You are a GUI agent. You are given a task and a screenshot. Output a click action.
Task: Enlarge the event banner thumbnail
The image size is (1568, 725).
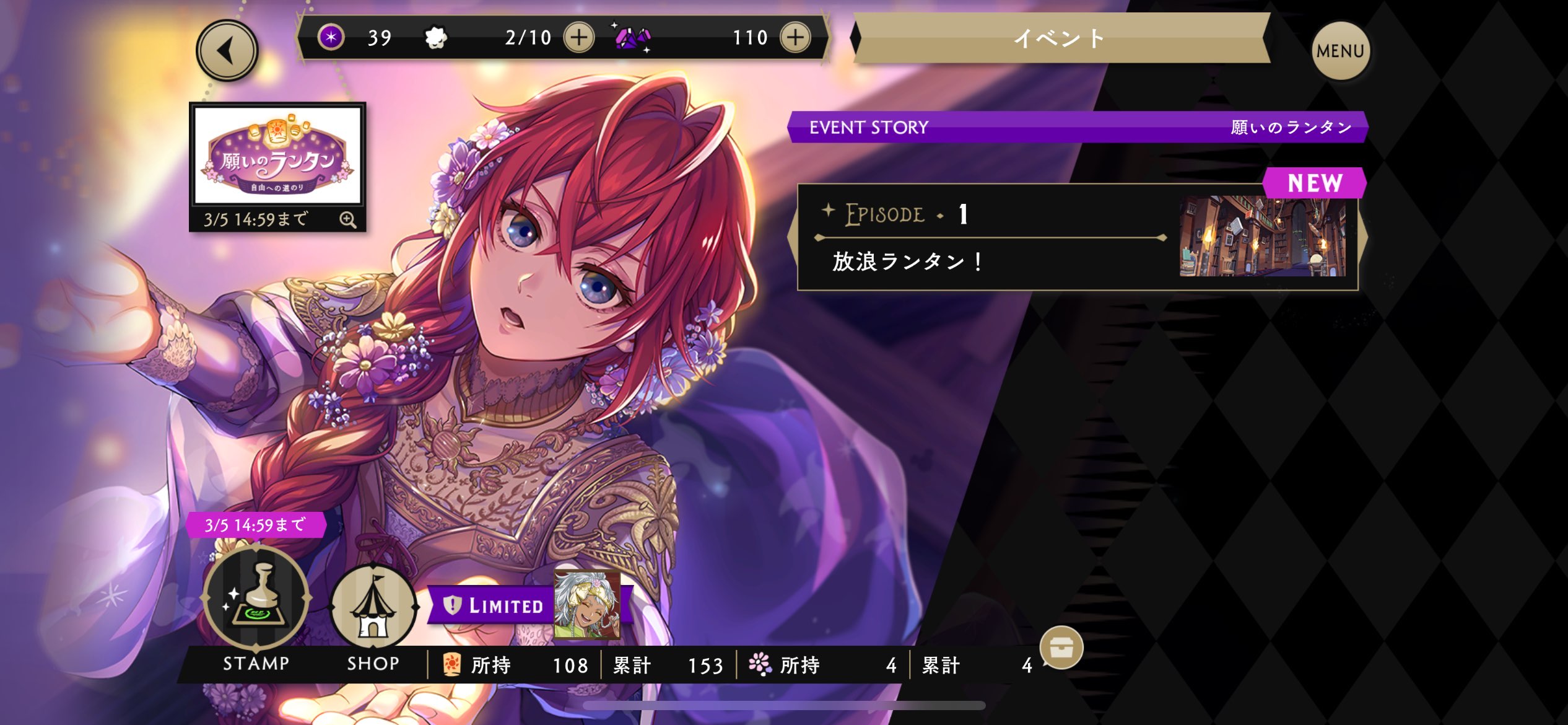[x=347, y=220]
